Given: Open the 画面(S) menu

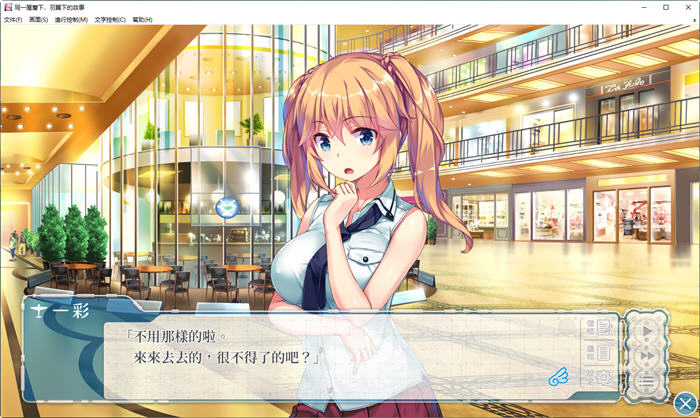Looking at the screenshot, I should 39,19.
